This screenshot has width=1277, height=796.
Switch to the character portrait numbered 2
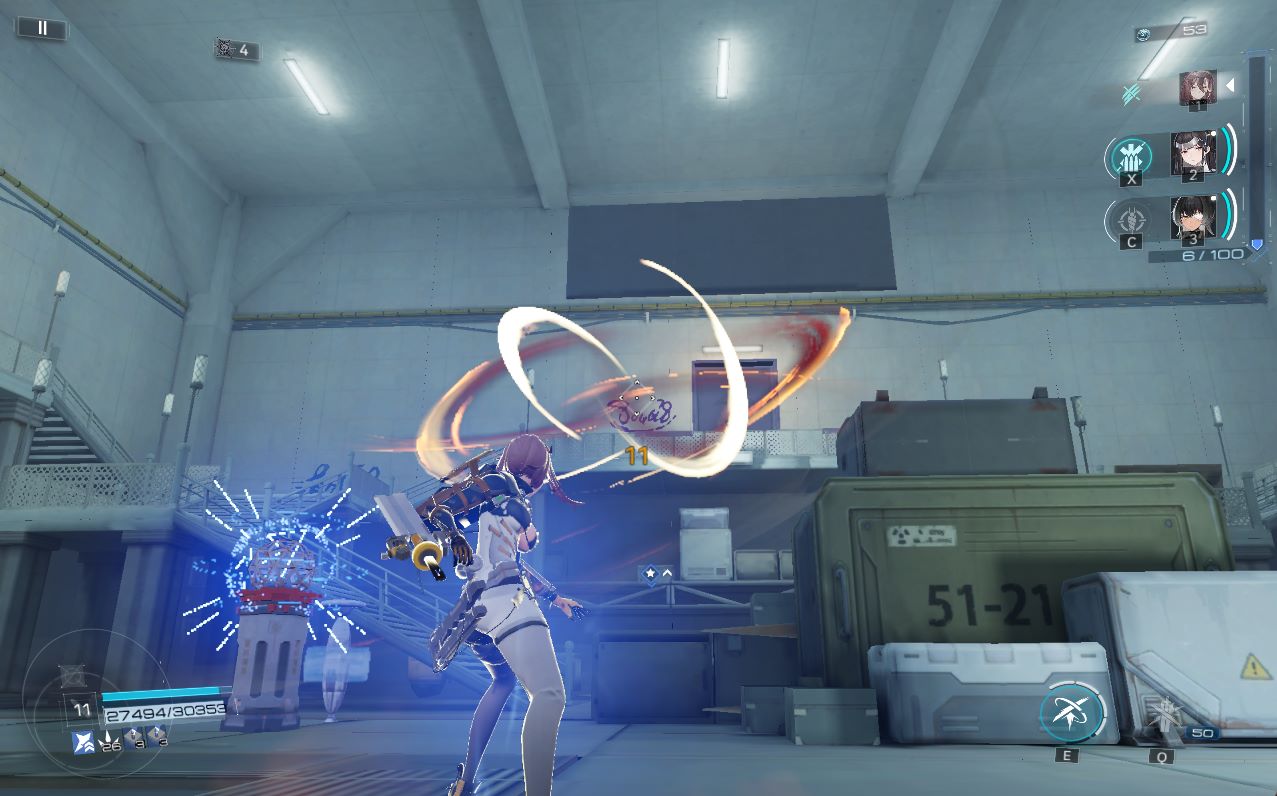pyautogui.click(x=1192, y=153)
